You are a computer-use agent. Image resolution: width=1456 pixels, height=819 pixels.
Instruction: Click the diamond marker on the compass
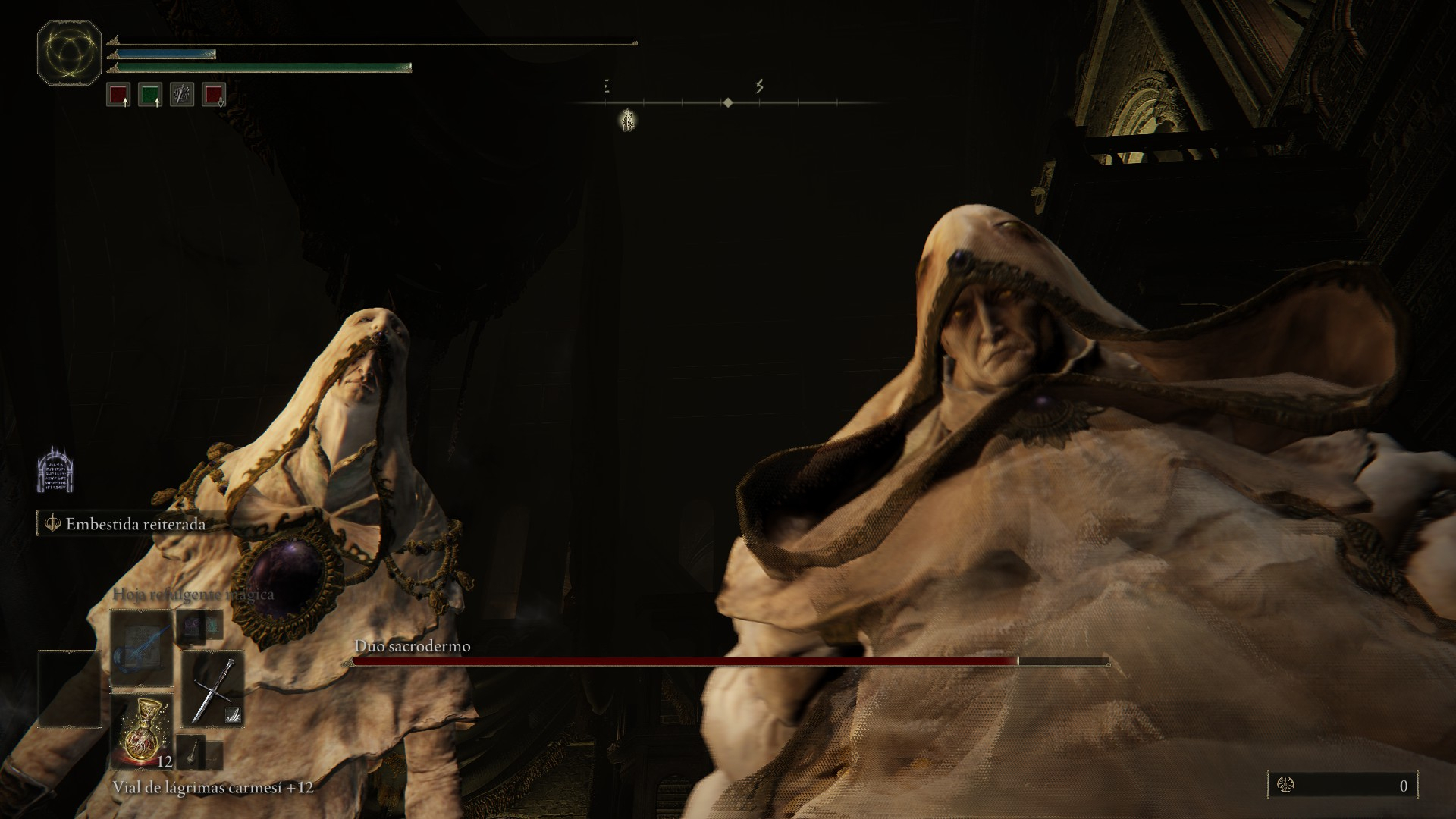[727, 102]
